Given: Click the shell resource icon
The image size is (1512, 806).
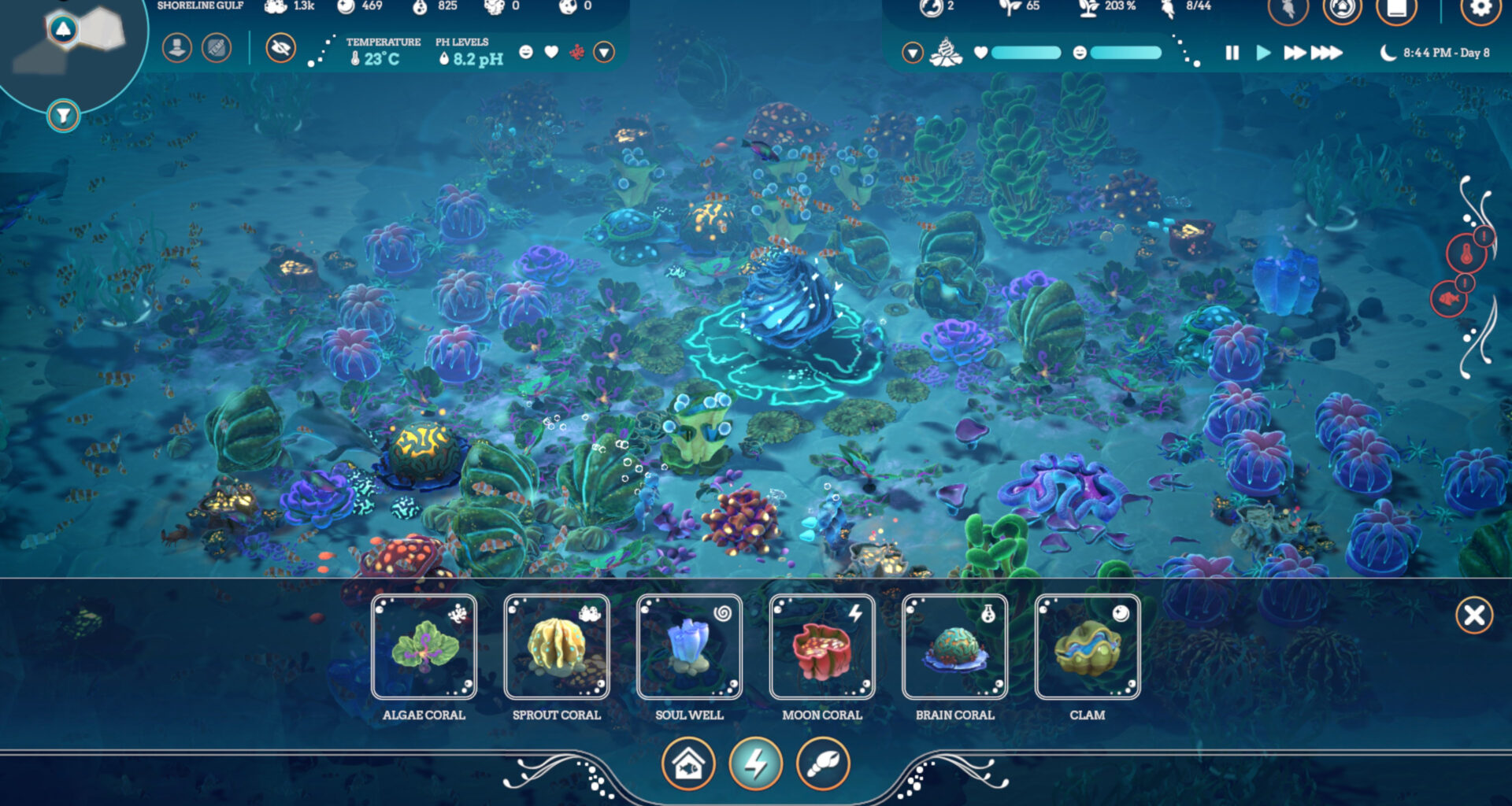Looking at the screenshot, I should (x=946, y=53).
